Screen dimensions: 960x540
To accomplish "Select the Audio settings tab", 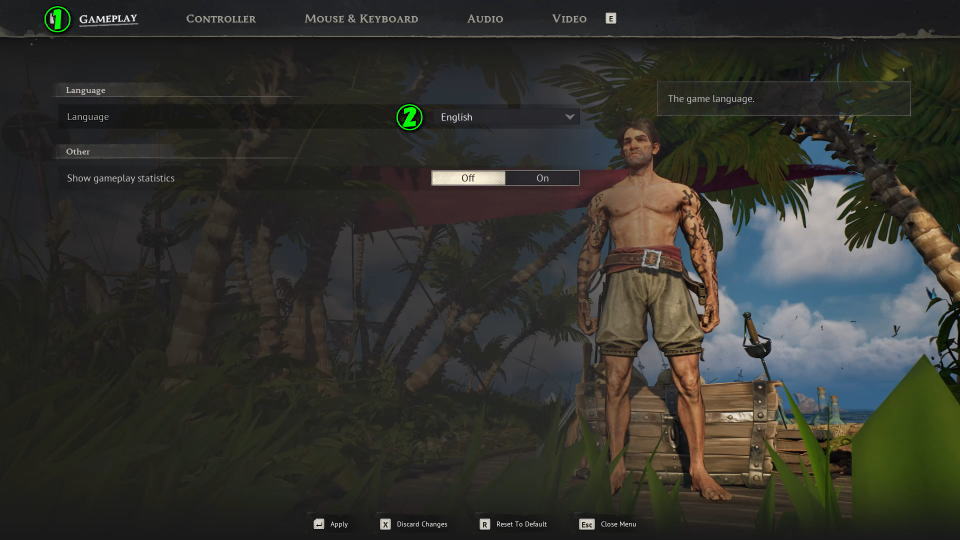I will (485, 19).
